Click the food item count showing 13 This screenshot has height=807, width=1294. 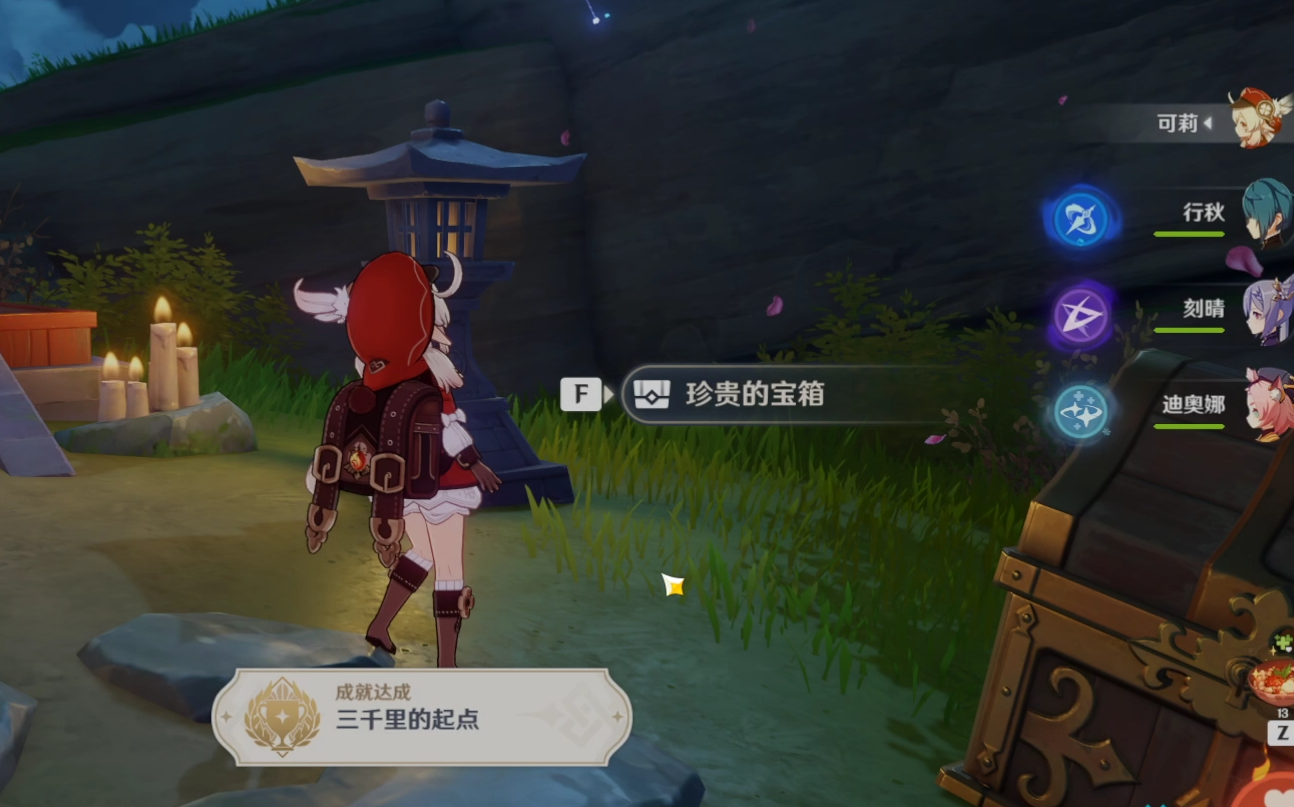[x=1281, y=713]
